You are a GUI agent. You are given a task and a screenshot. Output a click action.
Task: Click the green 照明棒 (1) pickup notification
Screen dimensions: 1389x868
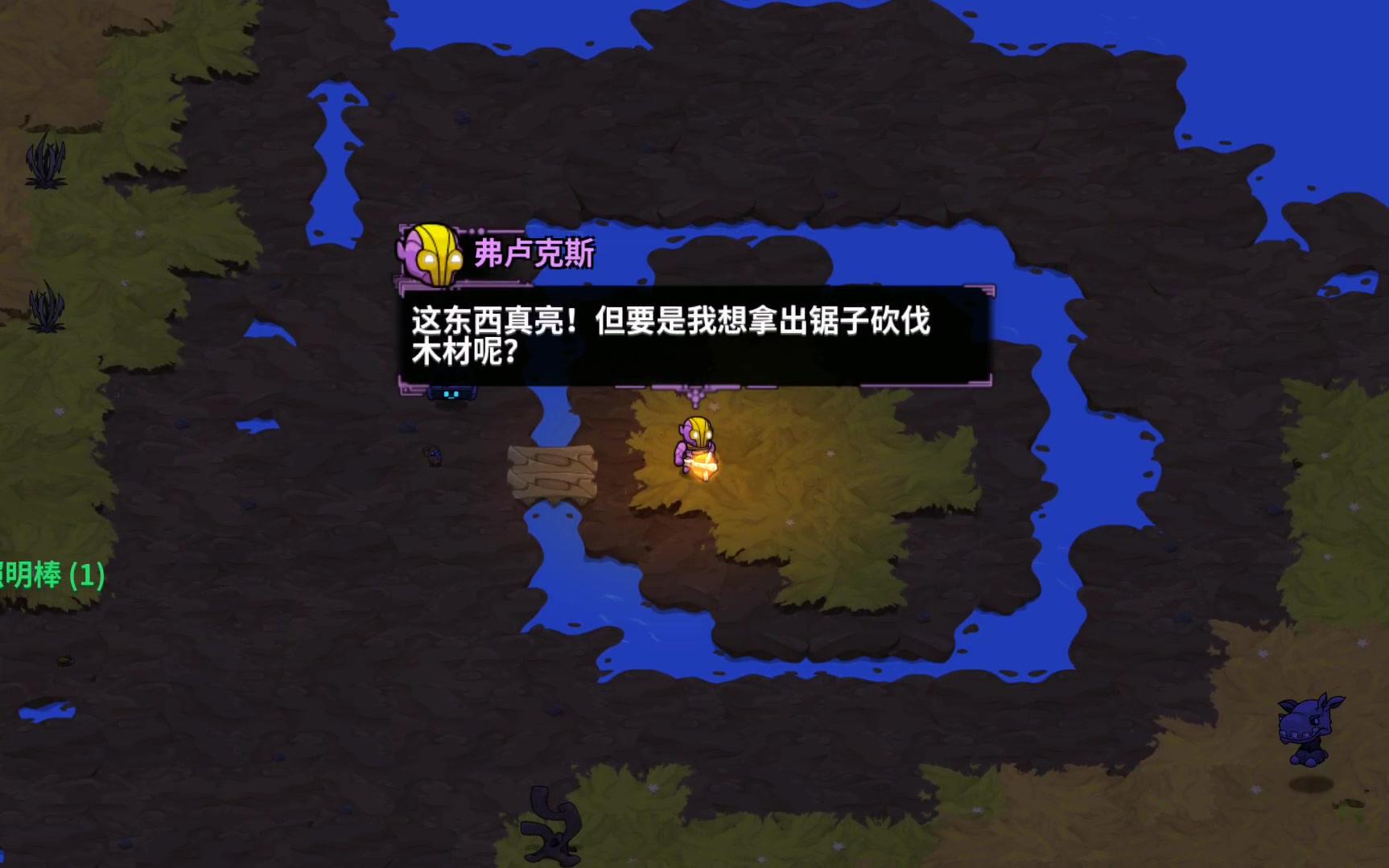coord(52,574)
